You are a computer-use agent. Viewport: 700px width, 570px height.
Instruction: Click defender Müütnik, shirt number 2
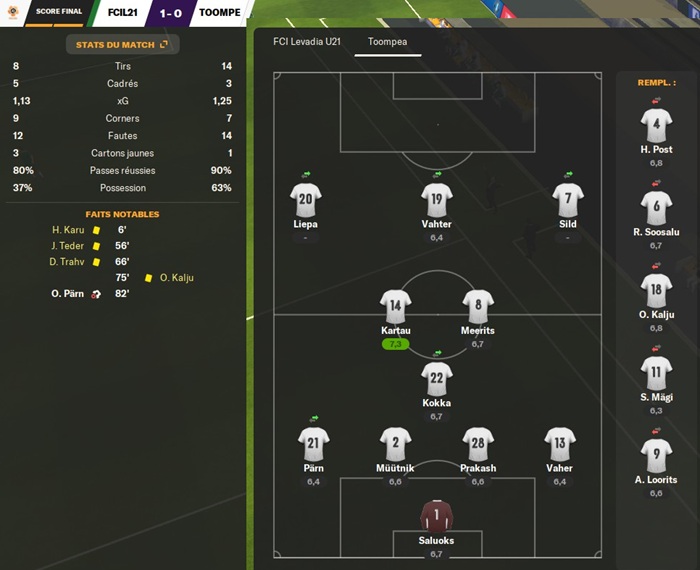(395, 446)
